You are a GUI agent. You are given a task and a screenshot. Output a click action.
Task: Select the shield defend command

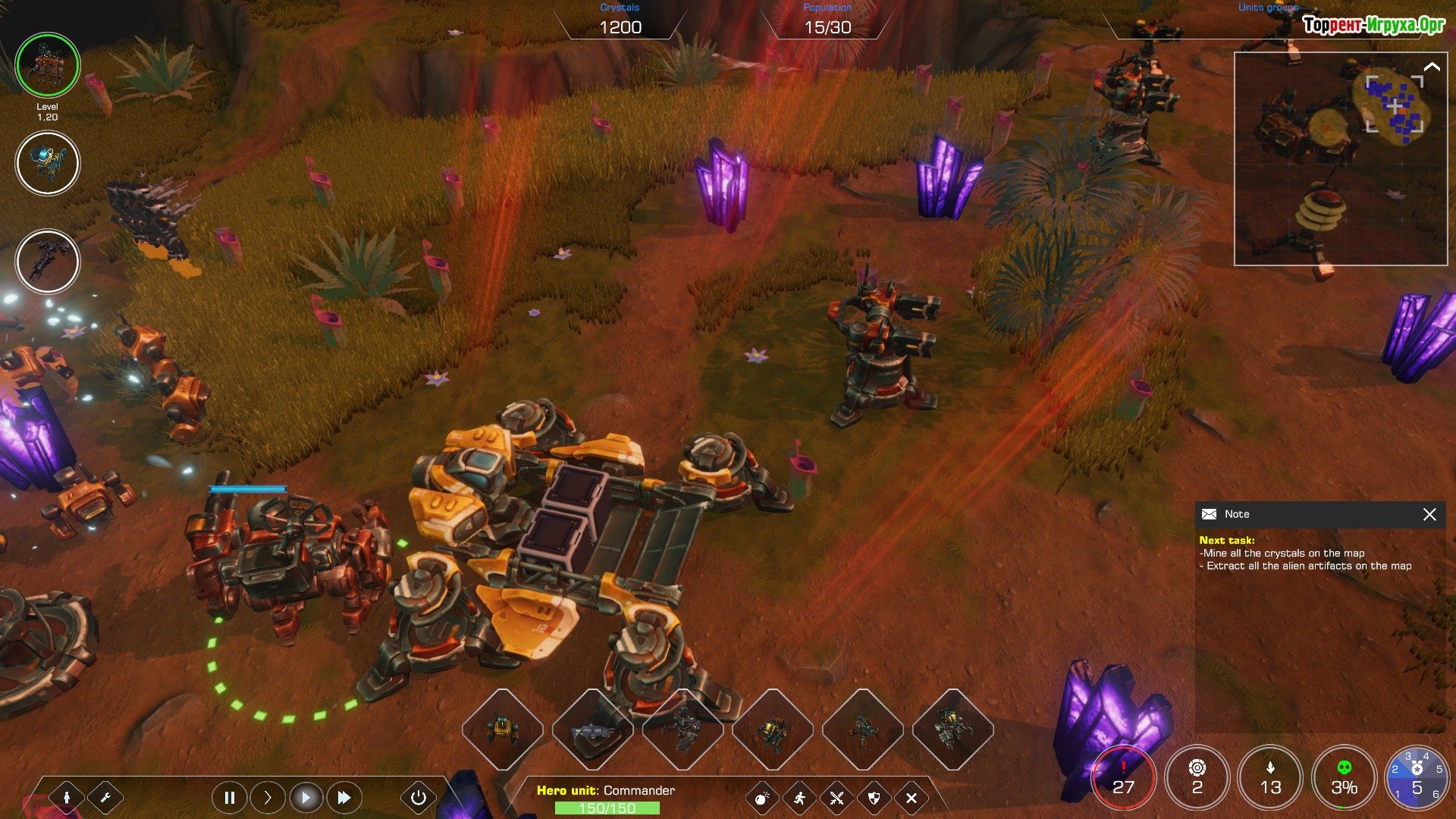874,798
